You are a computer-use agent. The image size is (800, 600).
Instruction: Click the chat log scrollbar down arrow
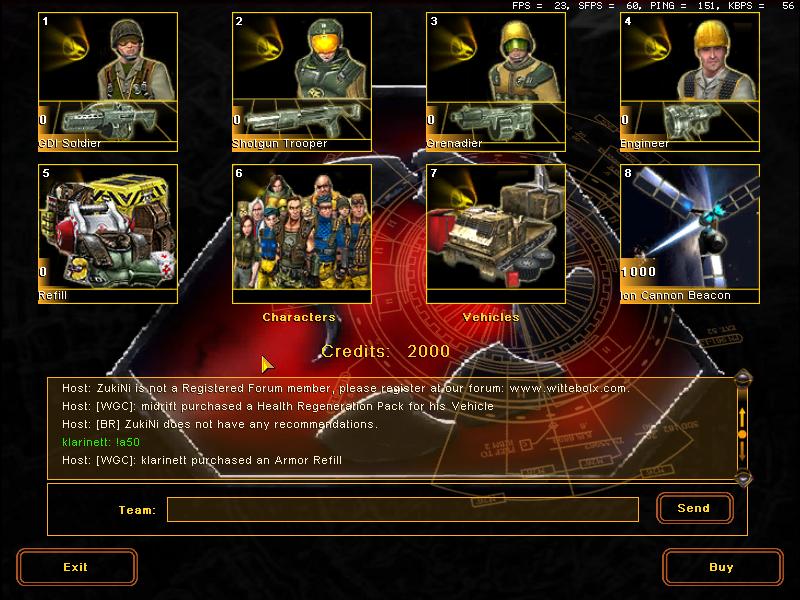(x=742, y=479)
